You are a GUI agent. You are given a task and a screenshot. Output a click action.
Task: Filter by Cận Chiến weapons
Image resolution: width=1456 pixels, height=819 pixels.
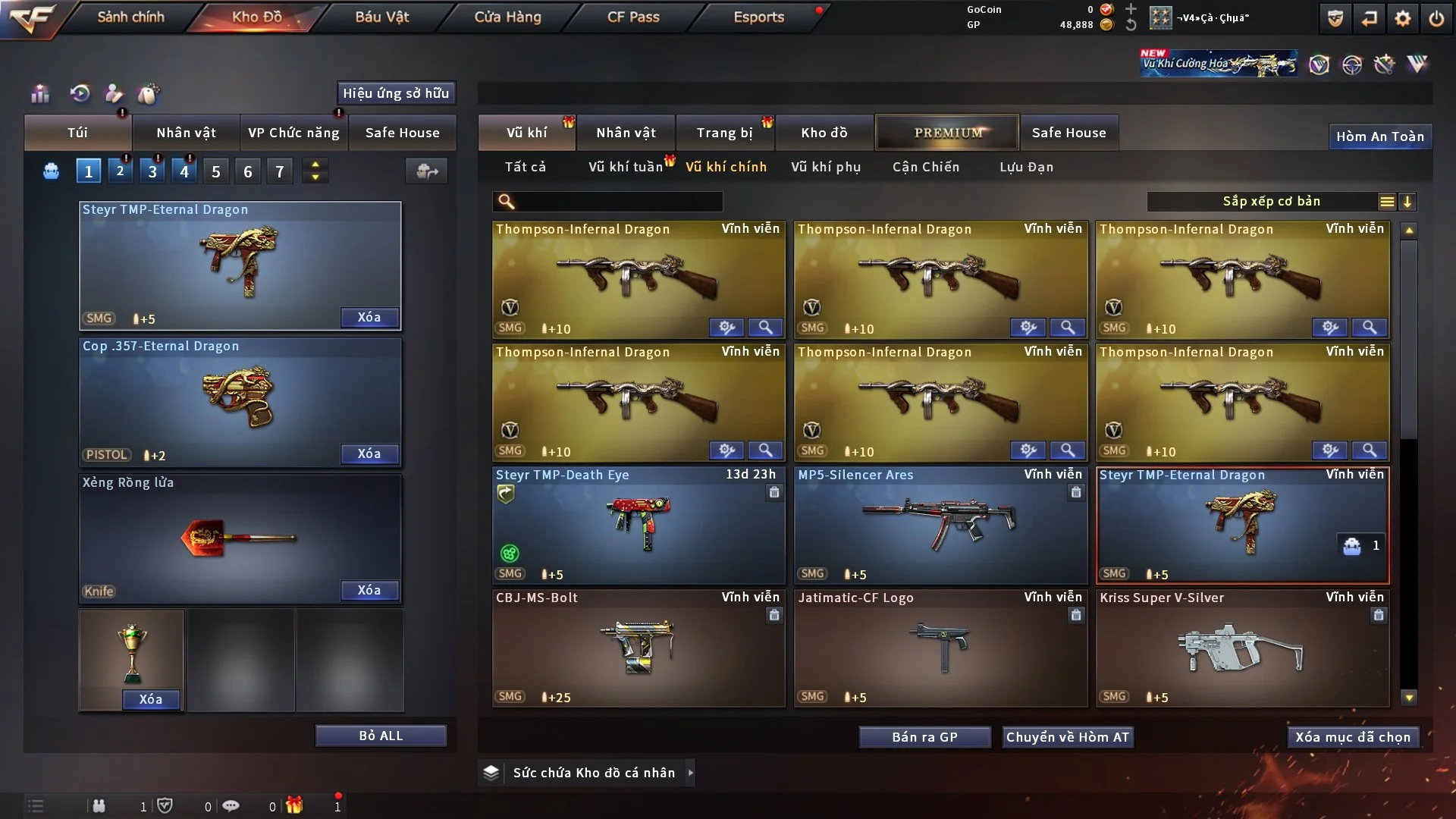click(926, 167)
